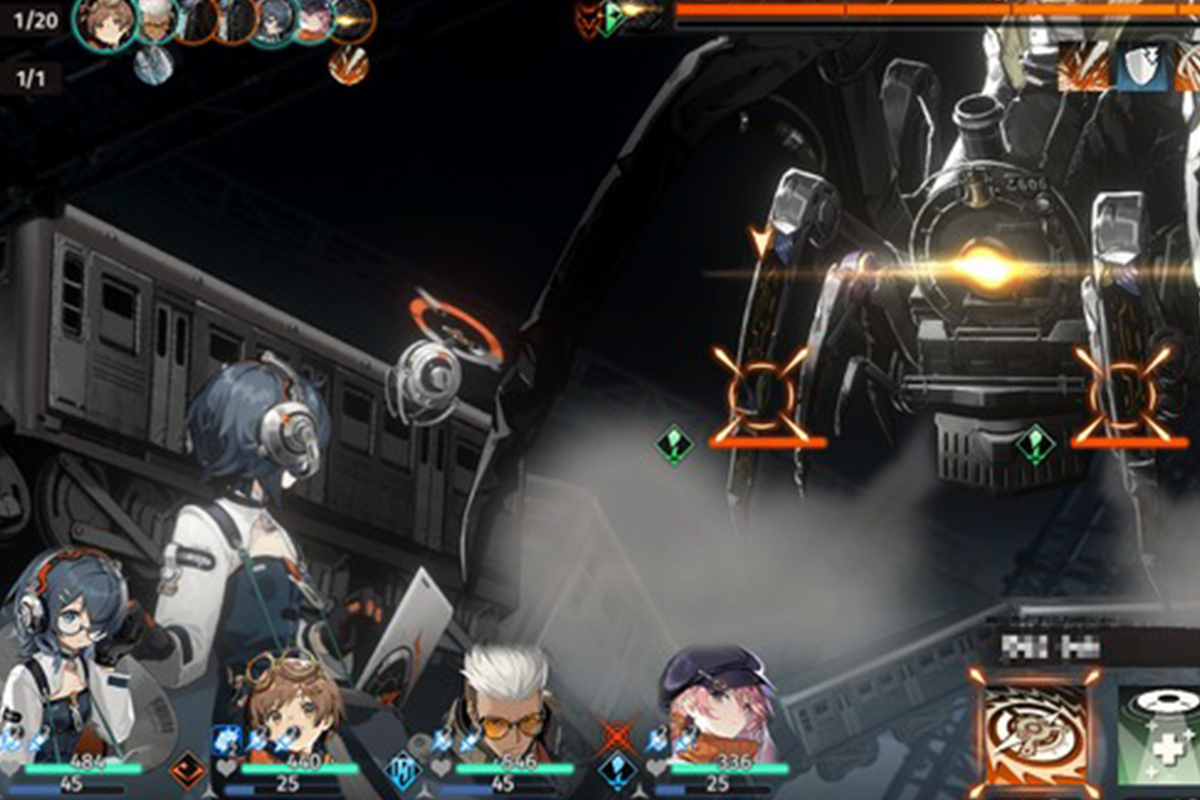The height and width of the screenshot is (800, 1200).
Task: Inspect the shield buff icon under the boss bar
Action: coord(1141,66)
